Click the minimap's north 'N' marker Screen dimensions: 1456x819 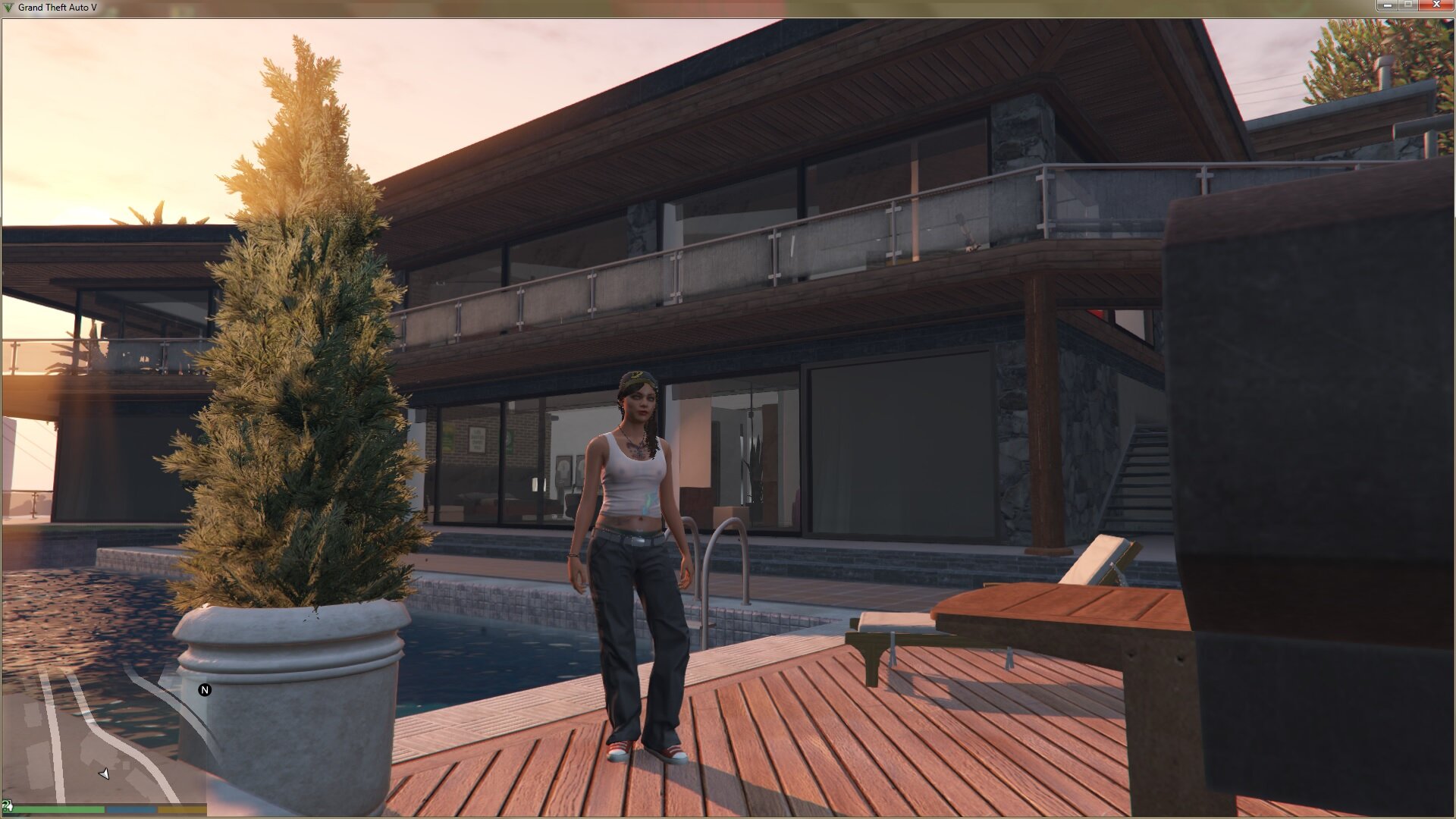[x=204, y=690]
